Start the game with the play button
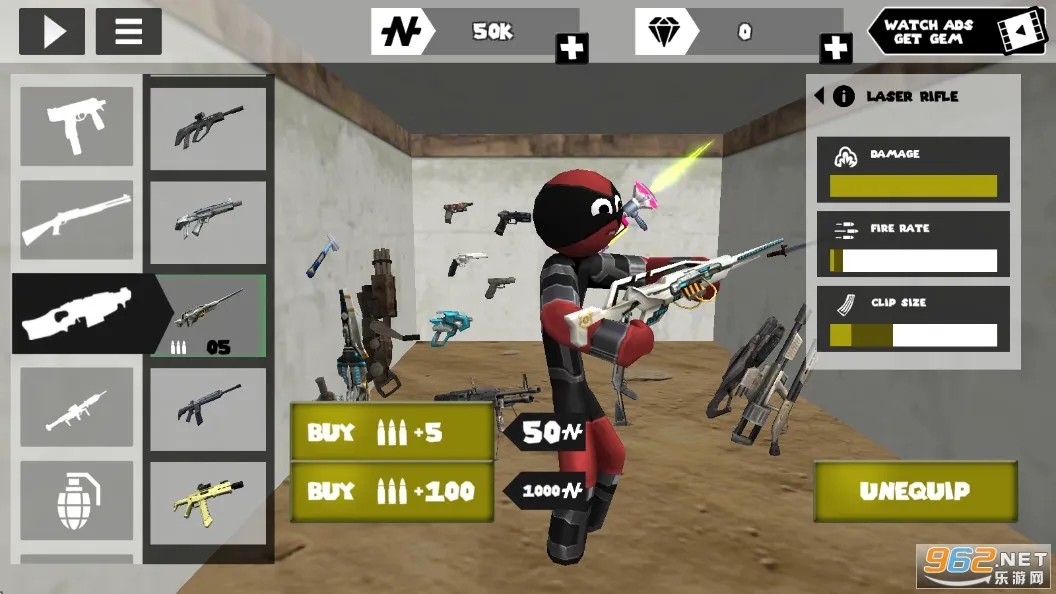Viewport: 1056px width, 594px height. (51, 31)
